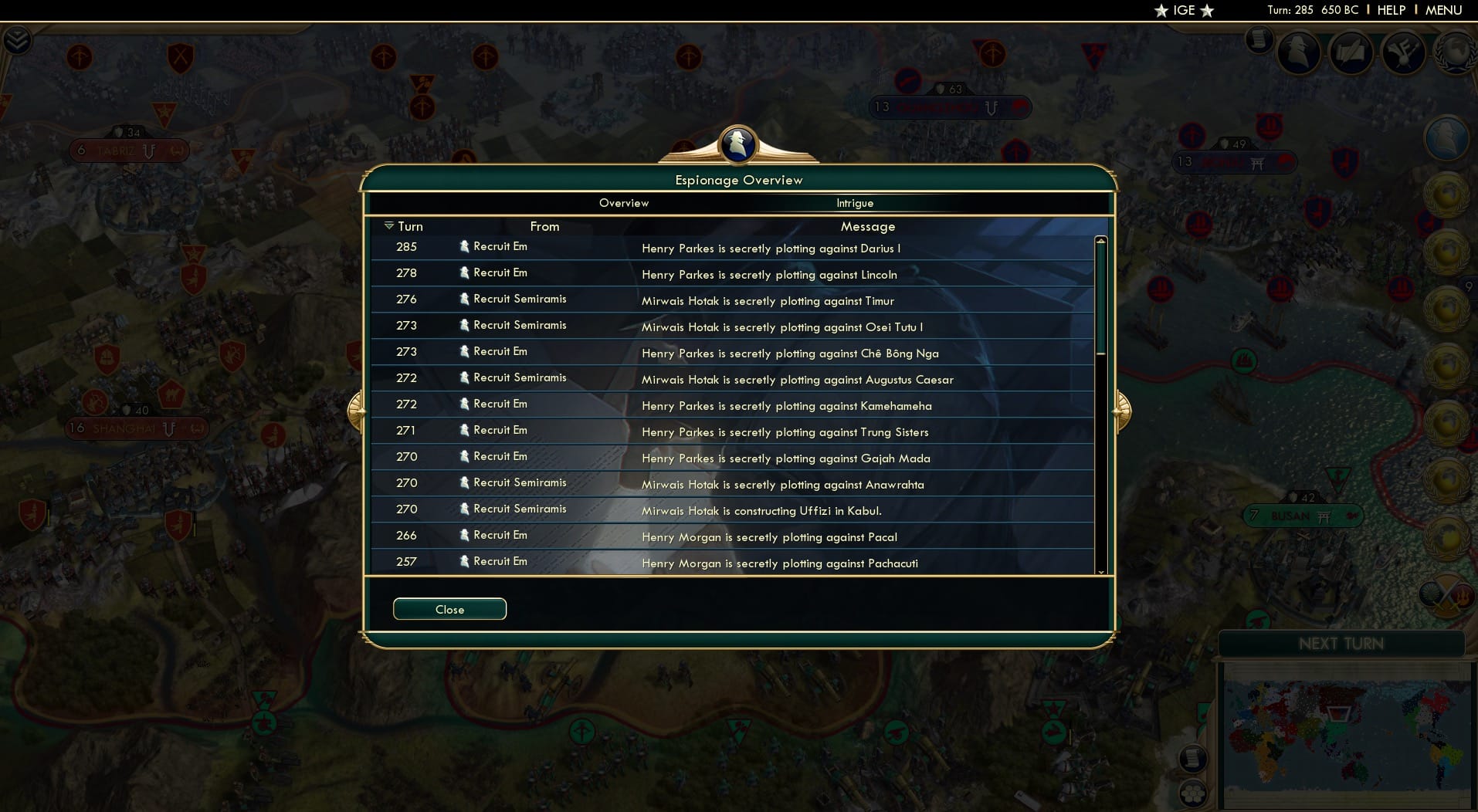Open the Social Policies icon
1478x812 pixels.
click(x=1403, y=52)
